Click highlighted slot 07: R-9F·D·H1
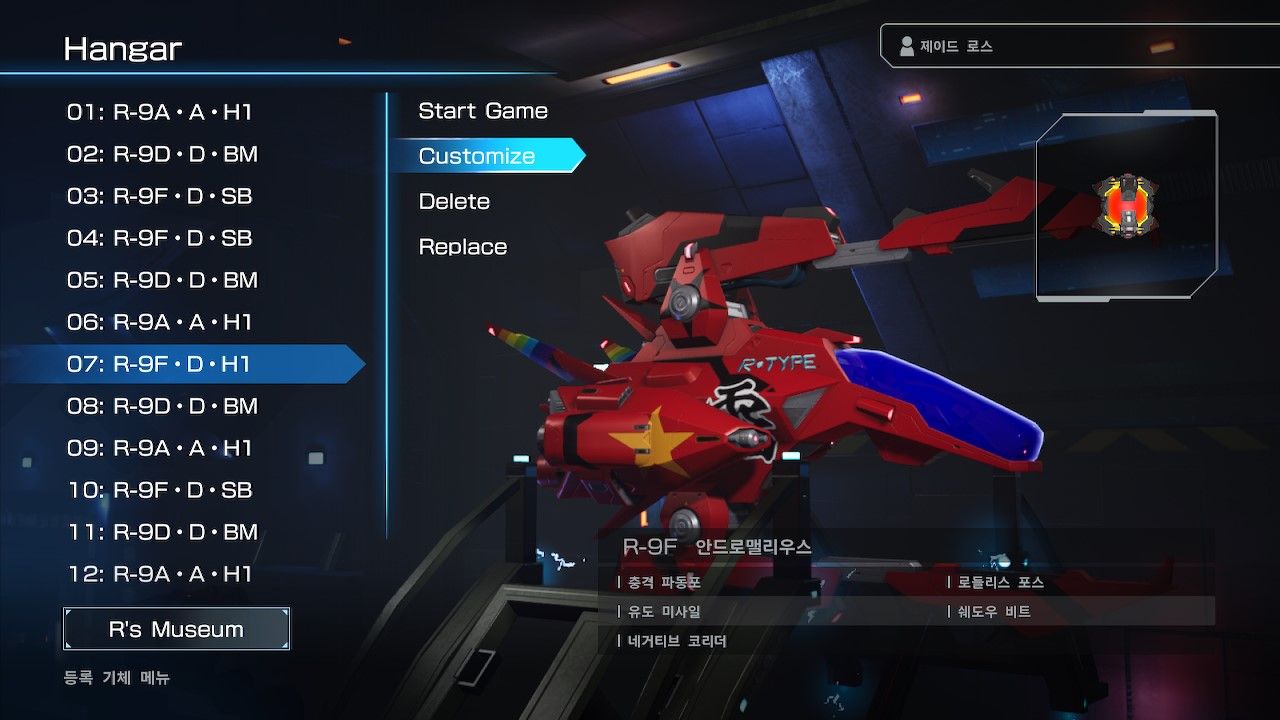 click(160, 364)
